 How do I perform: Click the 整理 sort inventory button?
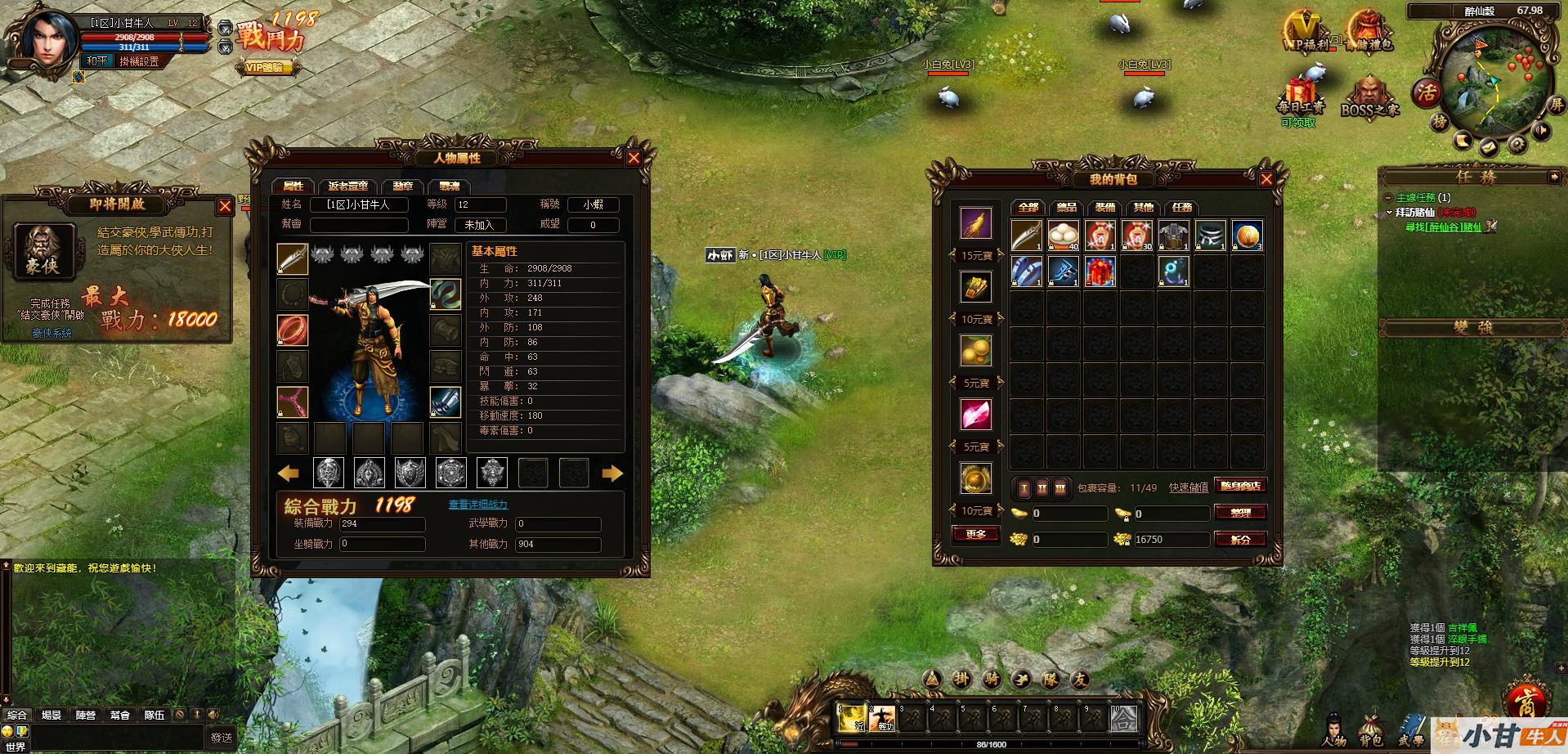click(x=1241, y=513)
